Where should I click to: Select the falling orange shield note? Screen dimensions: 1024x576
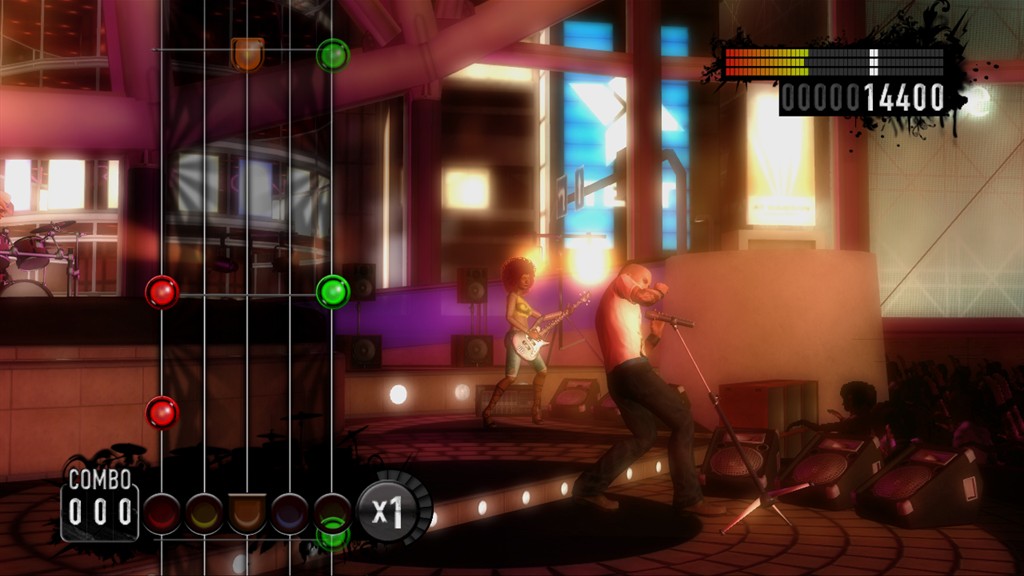(247, 53)
